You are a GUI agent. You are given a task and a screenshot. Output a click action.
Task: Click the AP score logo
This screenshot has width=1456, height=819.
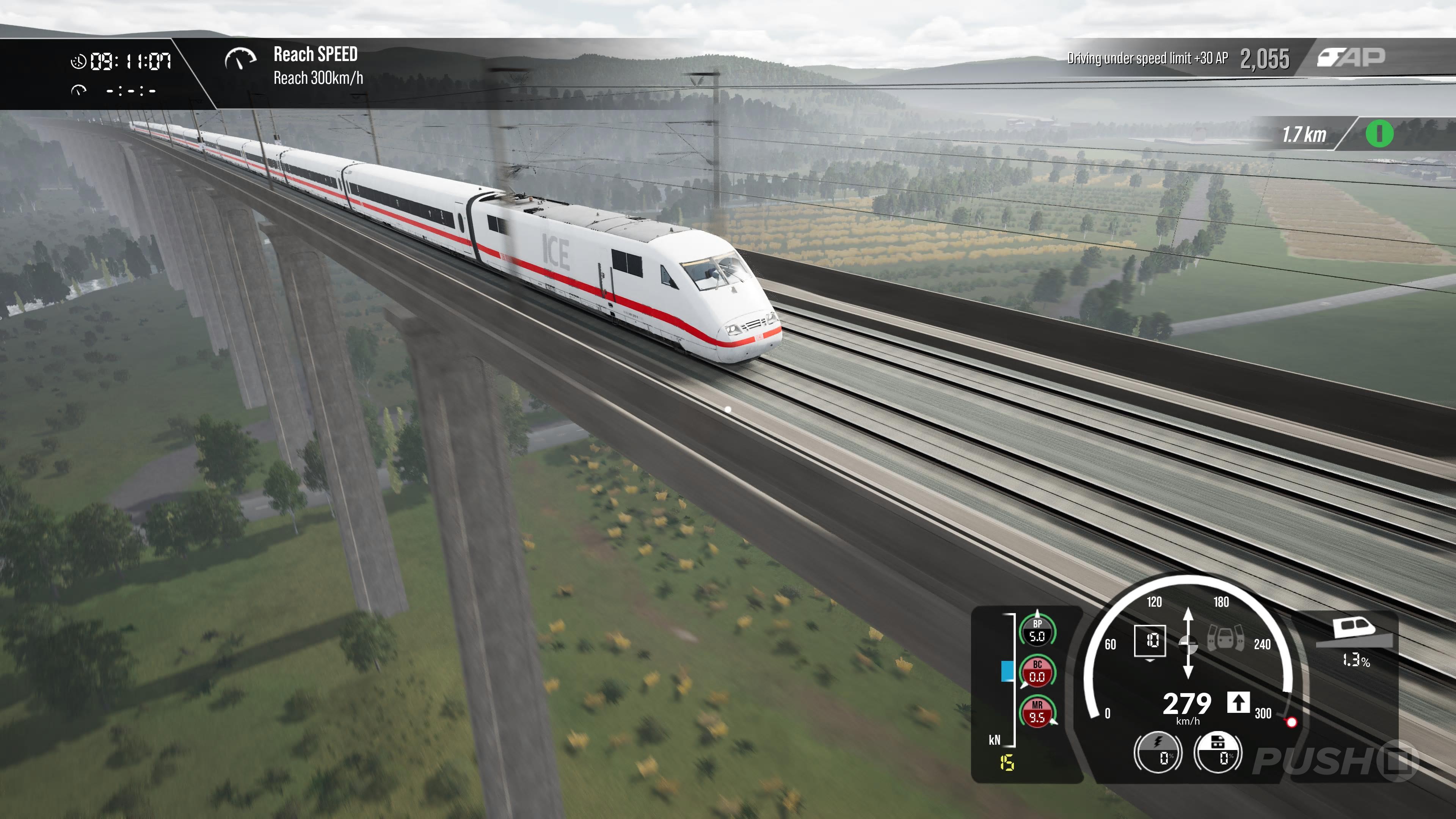[1351, 57]
